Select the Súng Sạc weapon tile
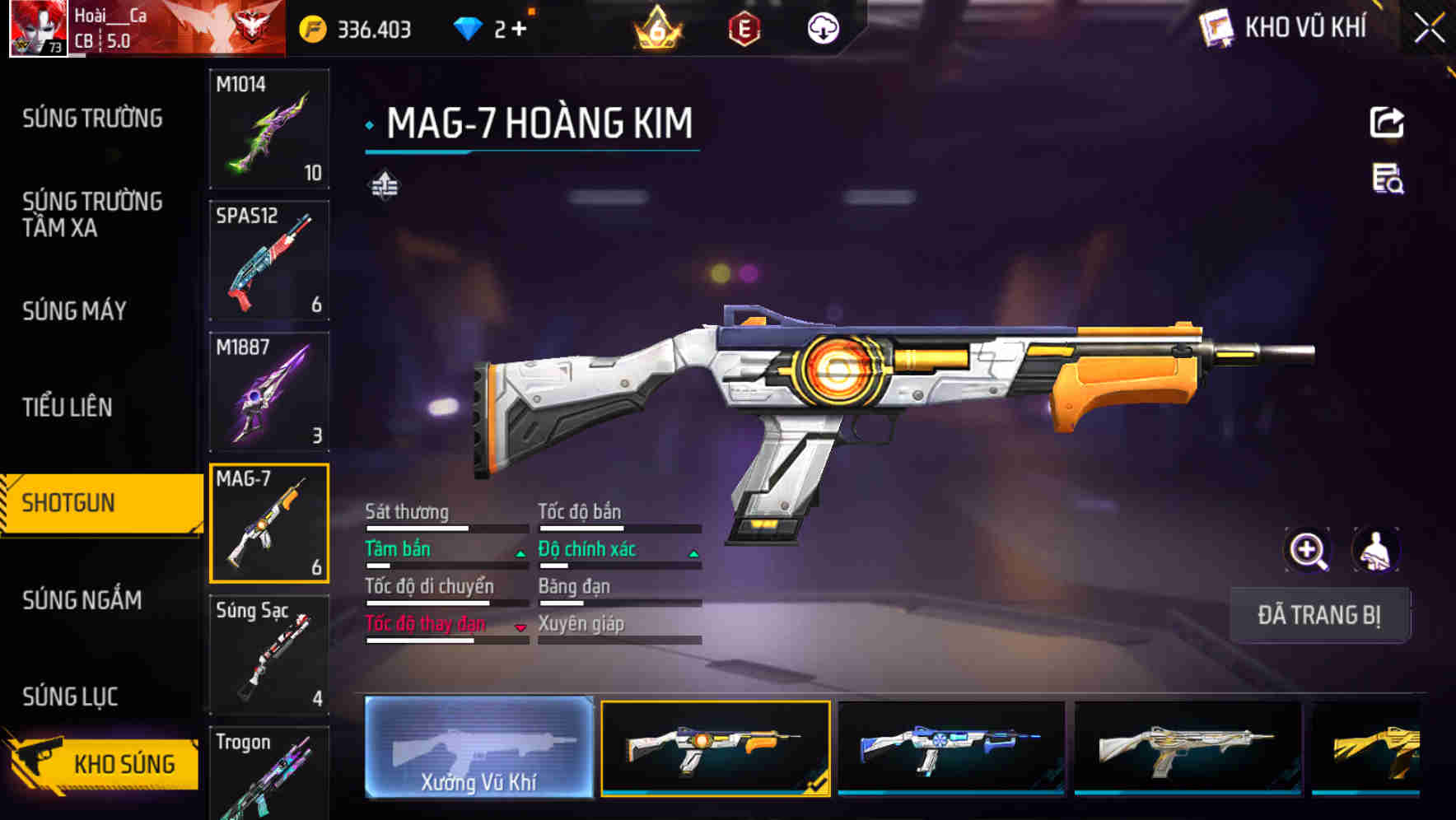 point(269,655)
